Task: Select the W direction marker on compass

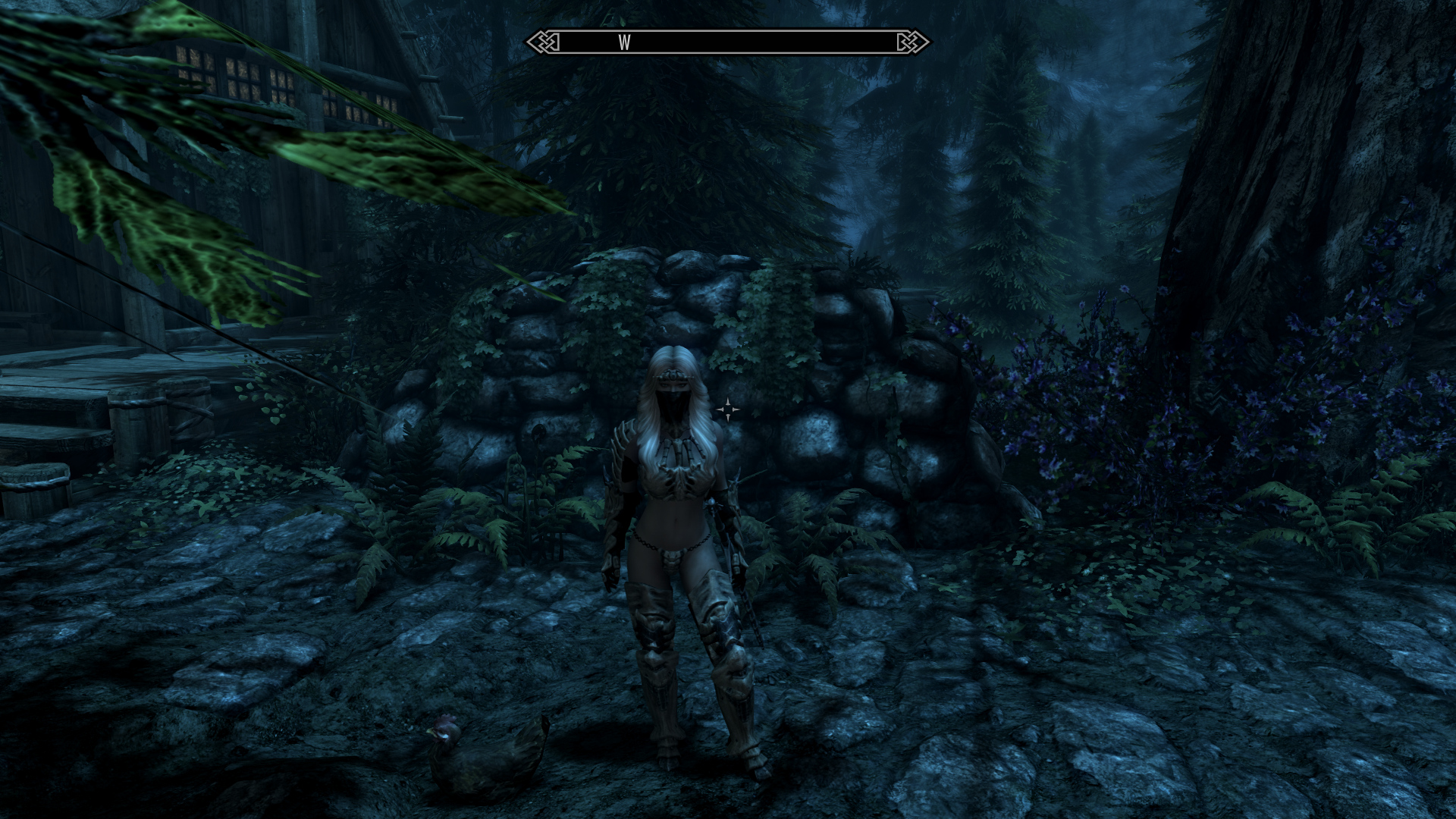Action: click(624, 43)
